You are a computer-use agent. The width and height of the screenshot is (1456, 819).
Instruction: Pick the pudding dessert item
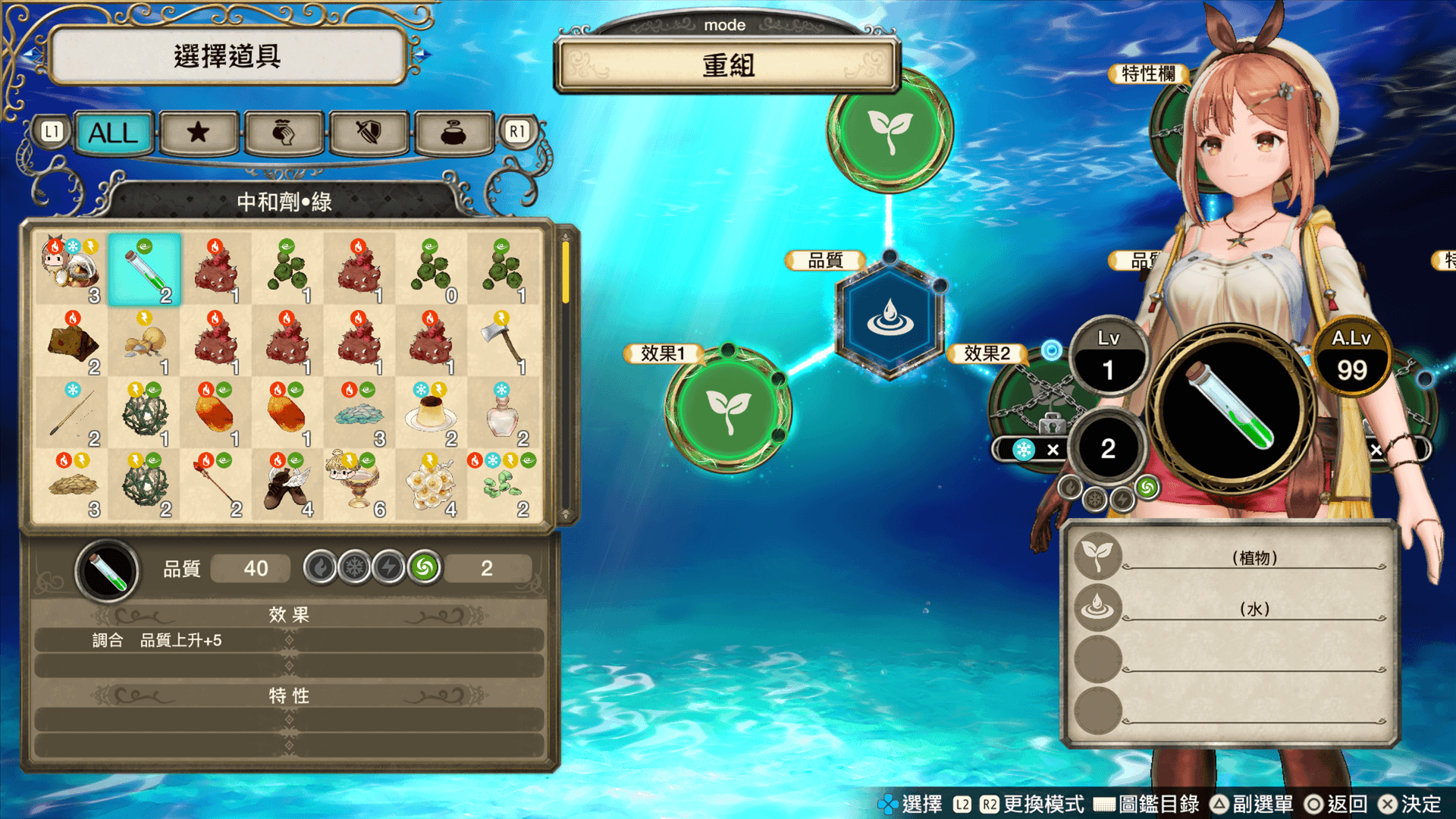431,413
